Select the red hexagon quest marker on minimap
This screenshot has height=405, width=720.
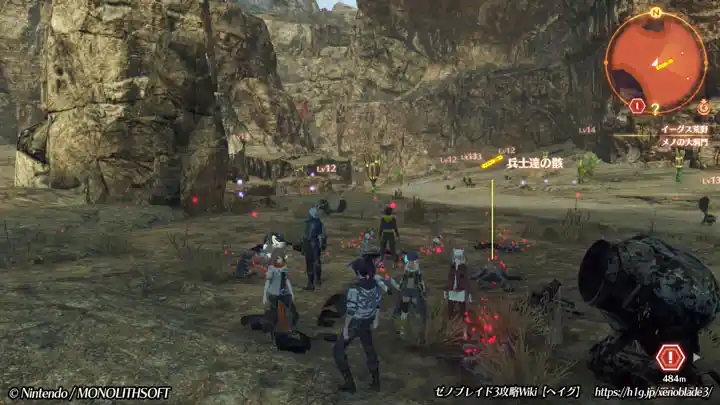click(637, 105)
